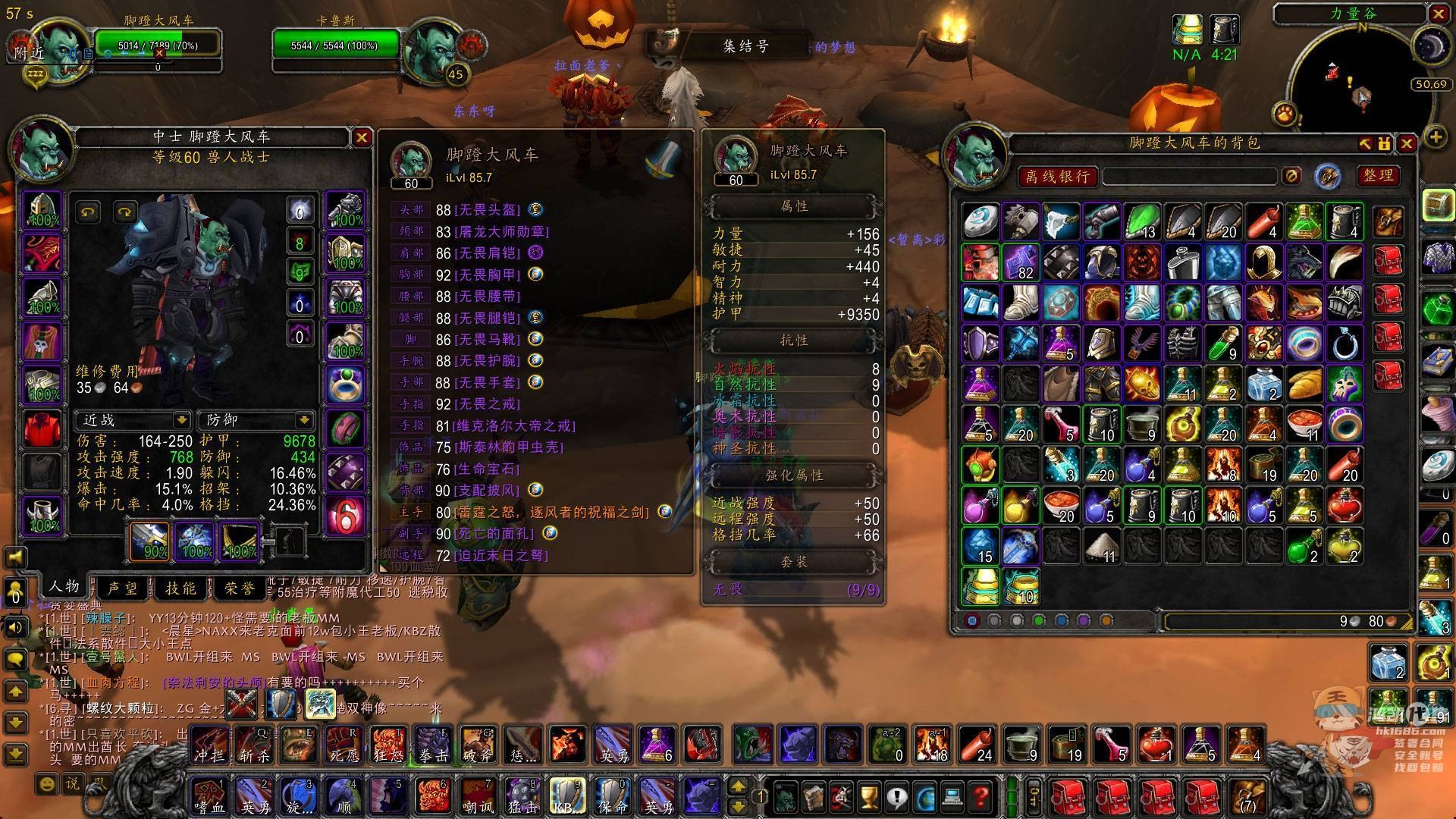
Task: Activate the 嗜血 Bloodthirst ability
Action: (209, 796)
